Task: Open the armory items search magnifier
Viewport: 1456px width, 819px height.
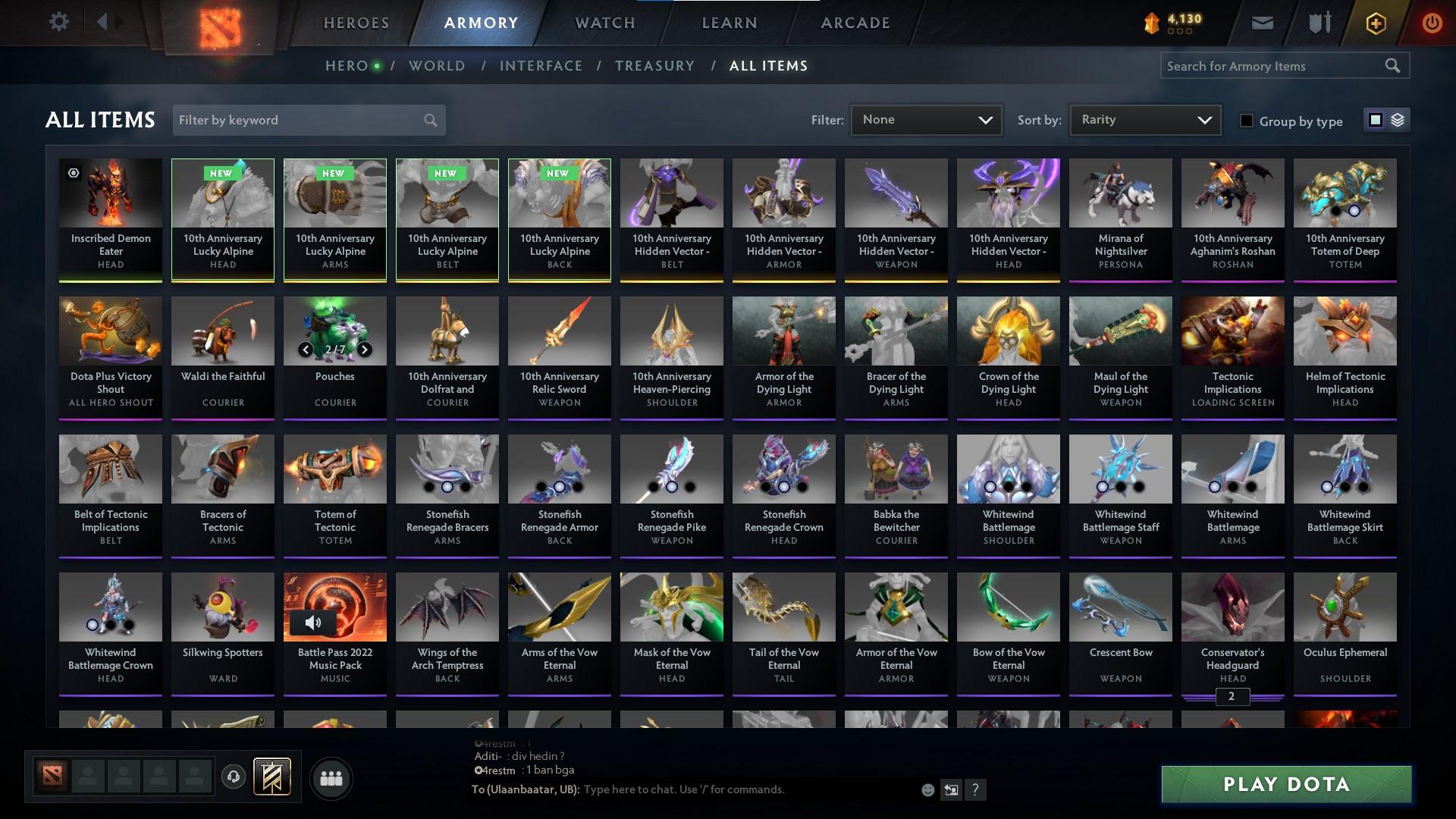Action: coord(1394,66)
